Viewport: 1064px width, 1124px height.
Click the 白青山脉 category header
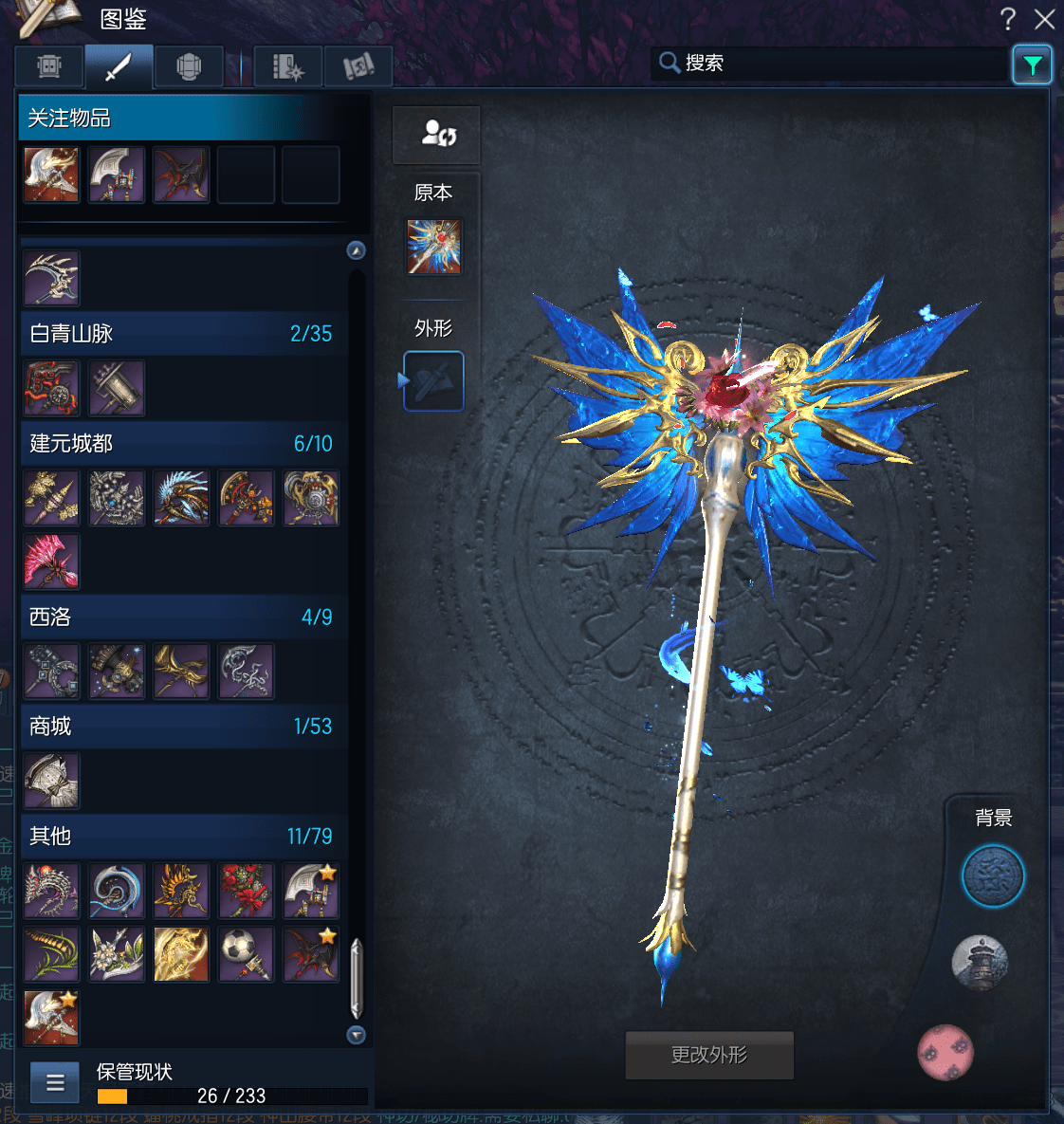180,334
